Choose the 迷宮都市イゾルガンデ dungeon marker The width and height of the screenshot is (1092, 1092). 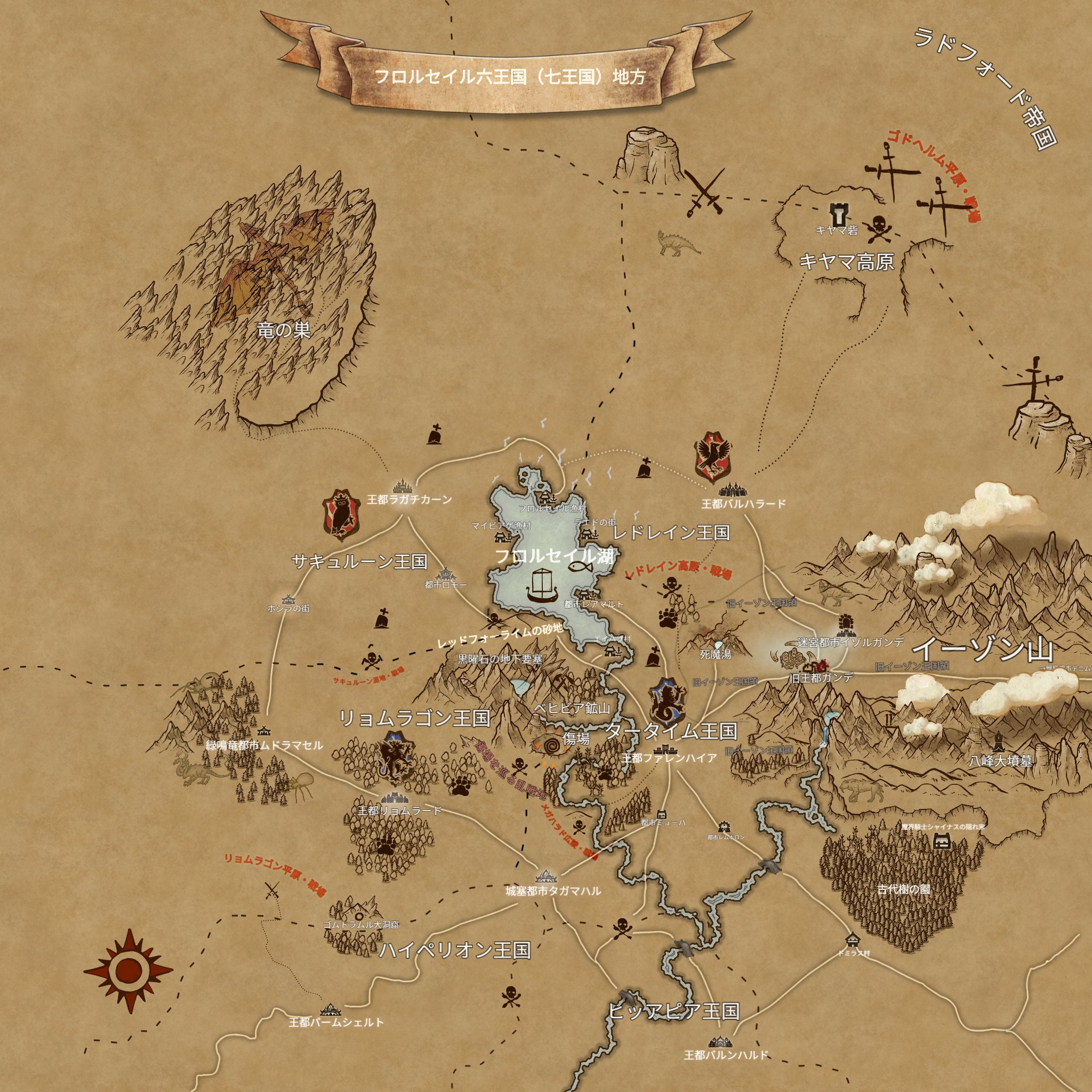(x=846, y=624)
